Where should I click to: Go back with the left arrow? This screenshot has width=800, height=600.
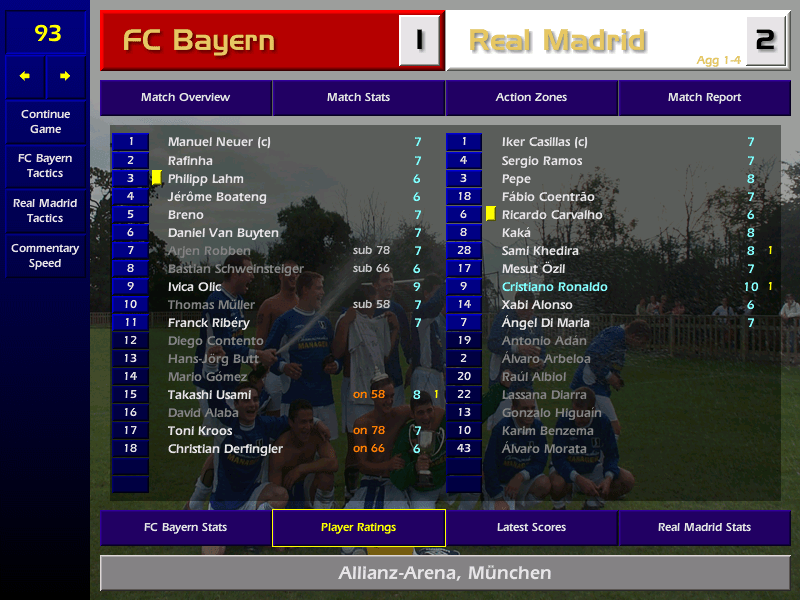click(x=25, y=76)
